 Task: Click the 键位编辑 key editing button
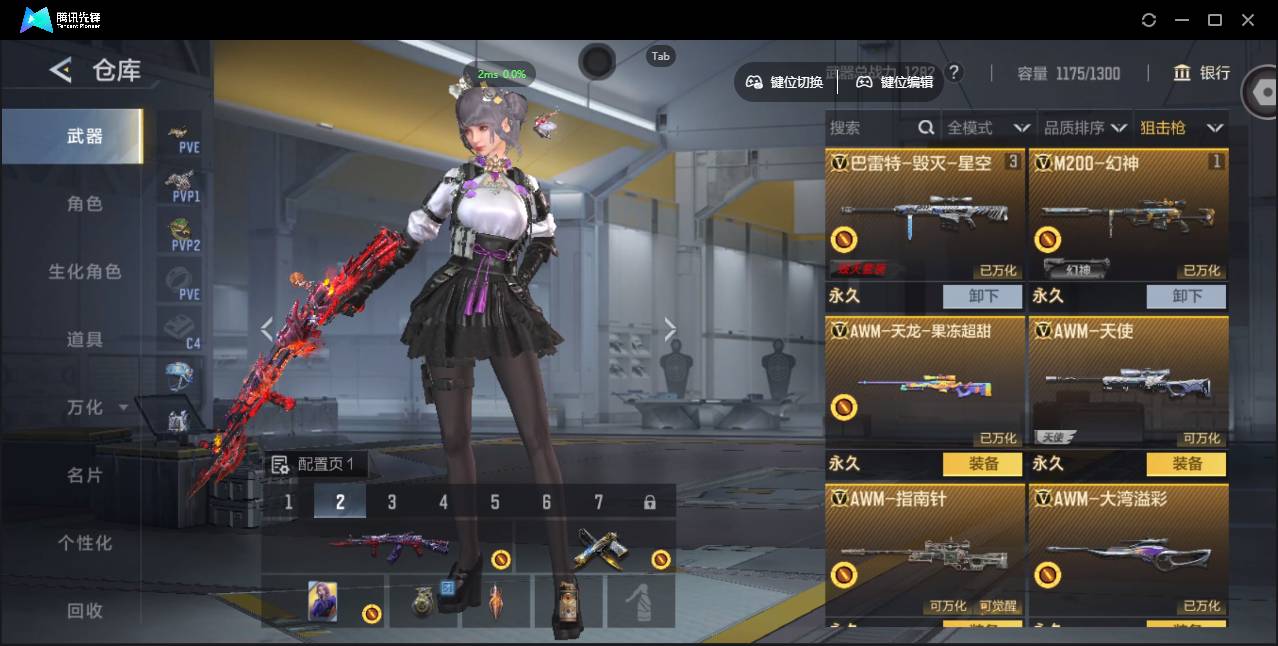click(x=895, y=82)
